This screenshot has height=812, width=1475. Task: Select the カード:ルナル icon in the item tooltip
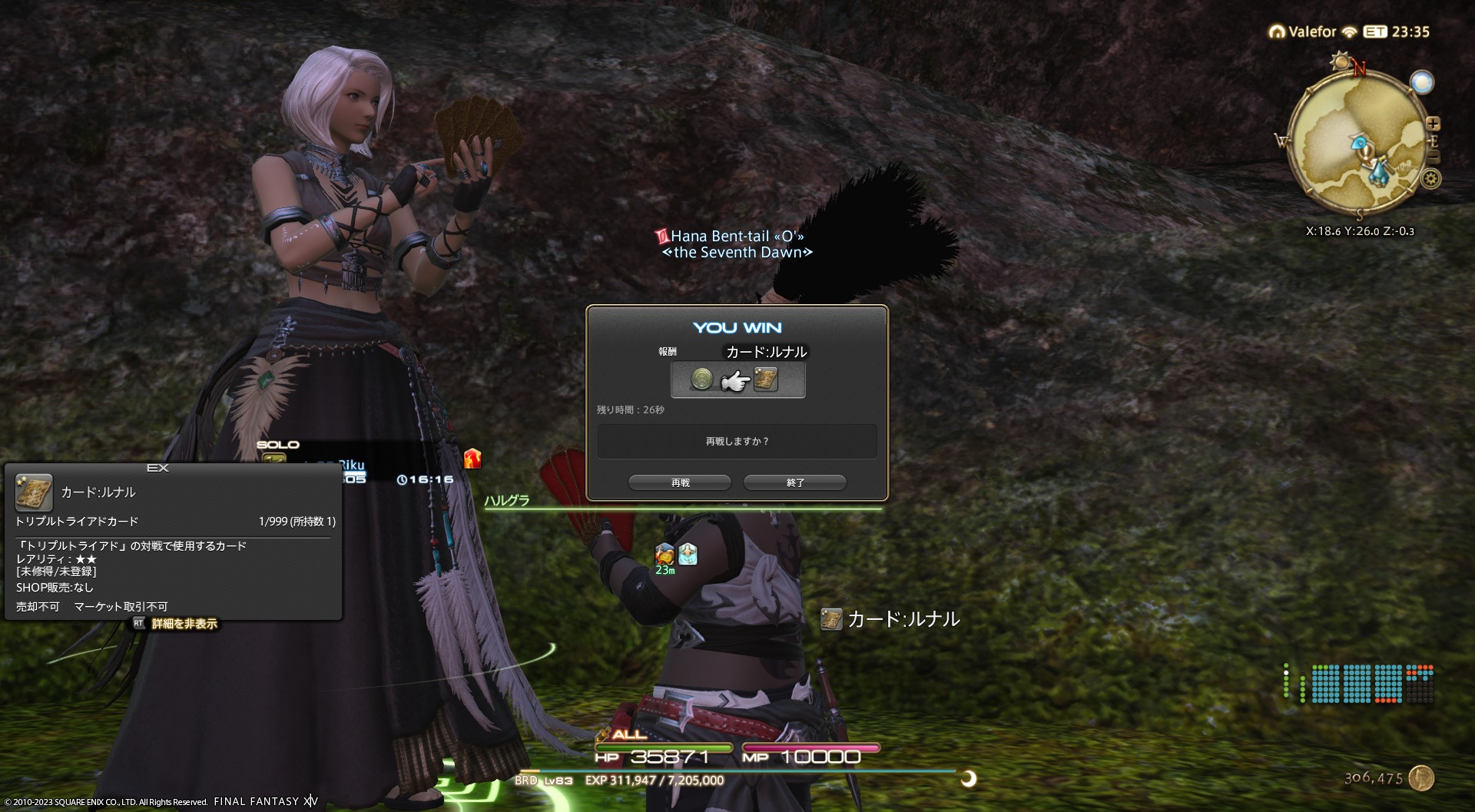[x=34, y=492]
